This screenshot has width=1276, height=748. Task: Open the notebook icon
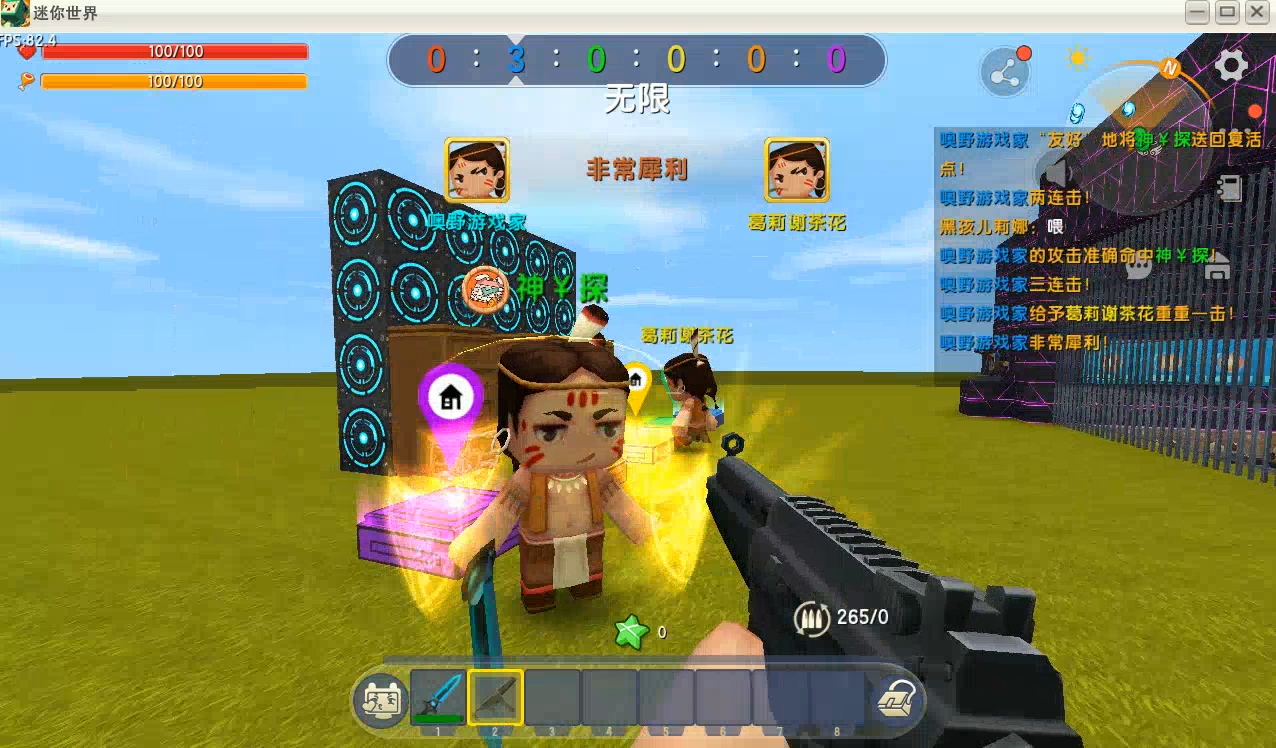pos(1229,187)
